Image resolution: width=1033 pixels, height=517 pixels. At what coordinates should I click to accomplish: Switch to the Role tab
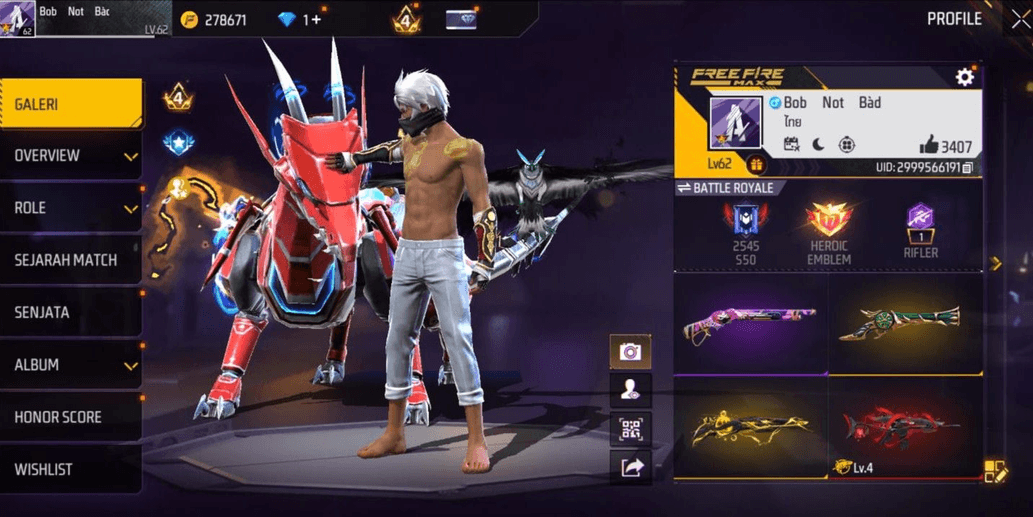click(71, 208)
